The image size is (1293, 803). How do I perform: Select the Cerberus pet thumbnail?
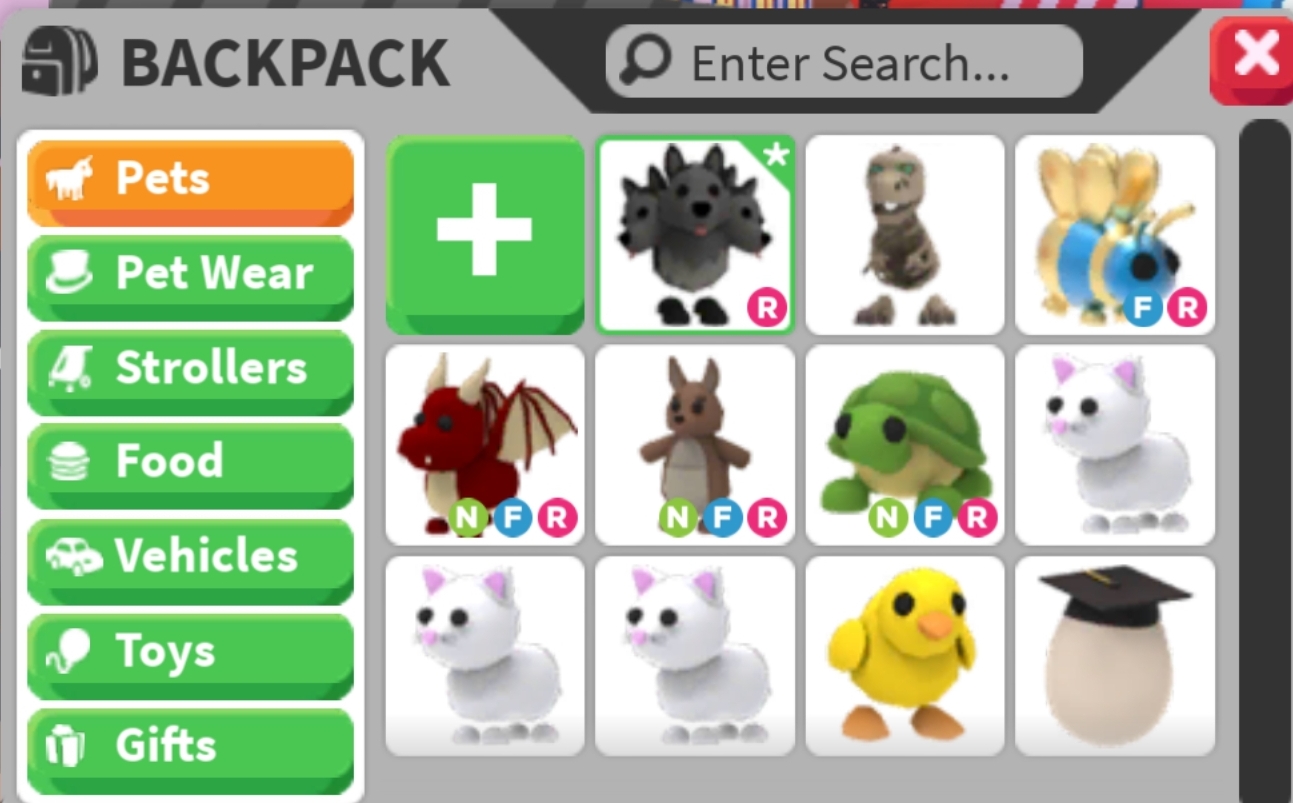click(694, 233)
